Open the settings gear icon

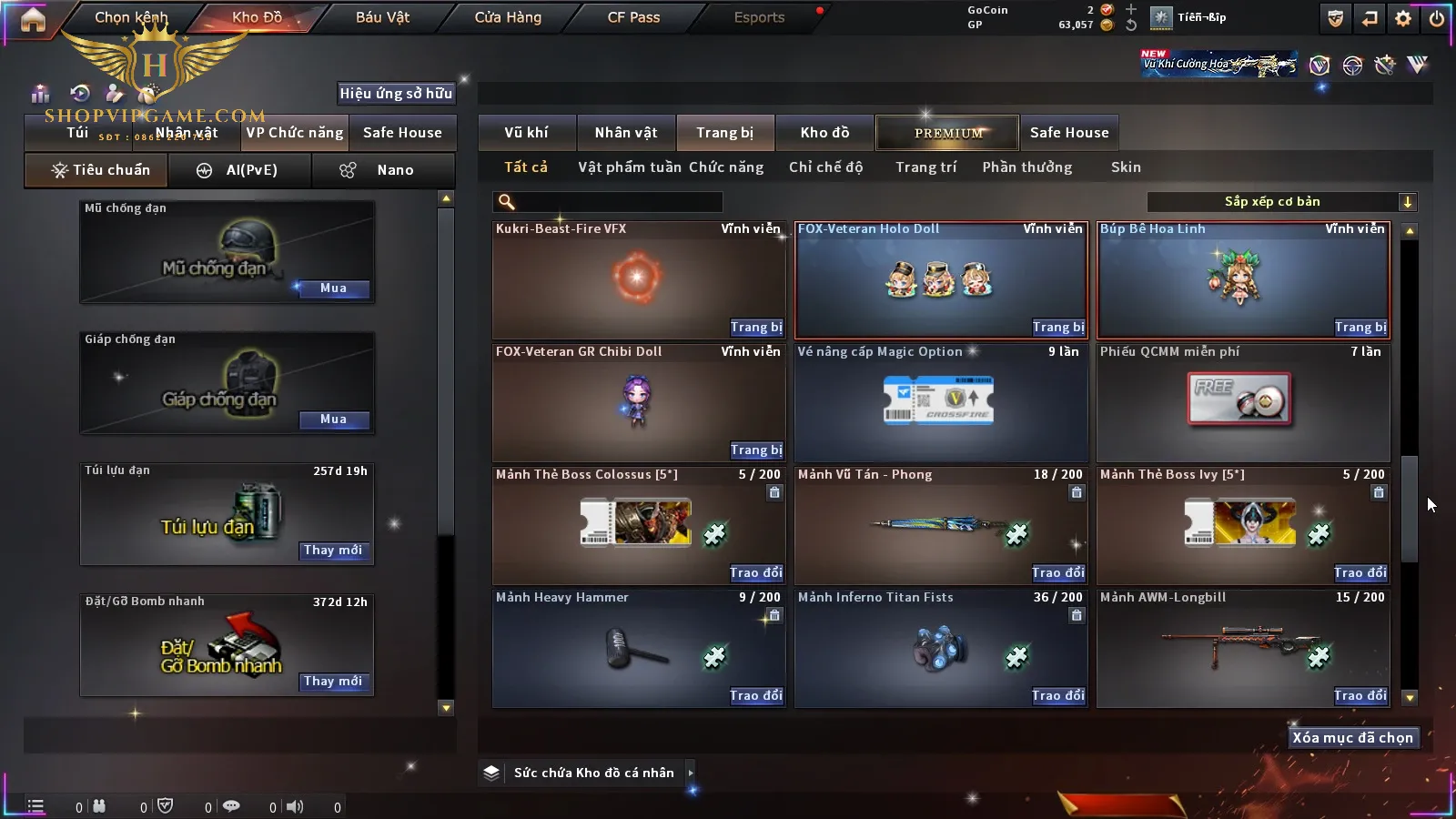pyautogui.click(x=1403, y=18)
